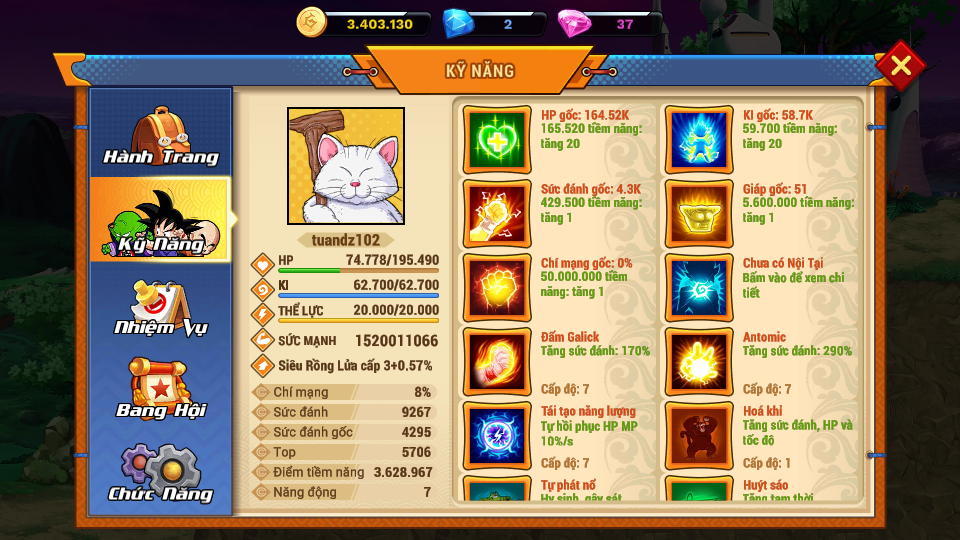Viewport: 960px width, 540px height.
Task: Select the Hoá khỉ skill icon
Action: (698, 435)
